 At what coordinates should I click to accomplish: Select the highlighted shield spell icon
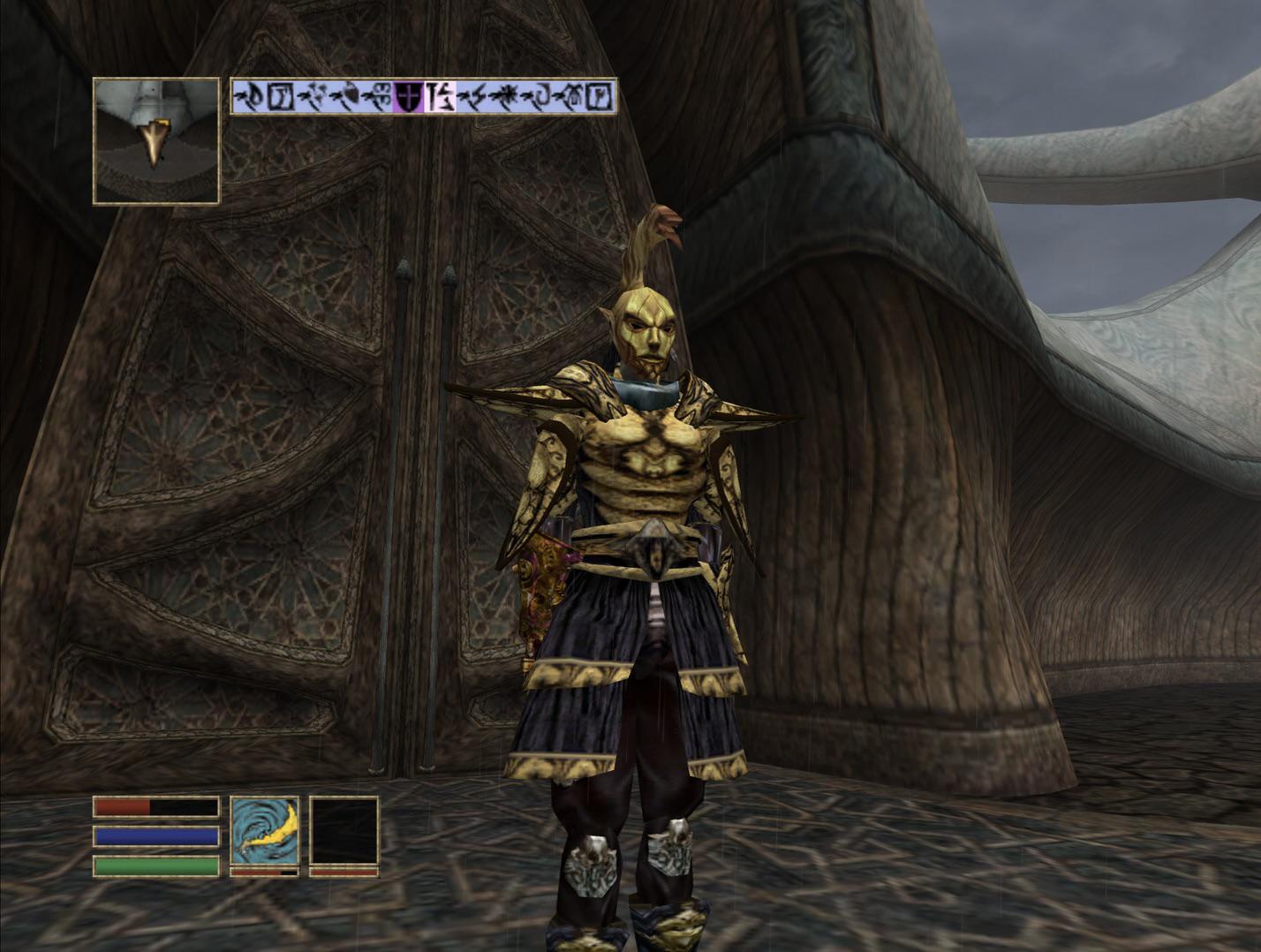point(409,95)
